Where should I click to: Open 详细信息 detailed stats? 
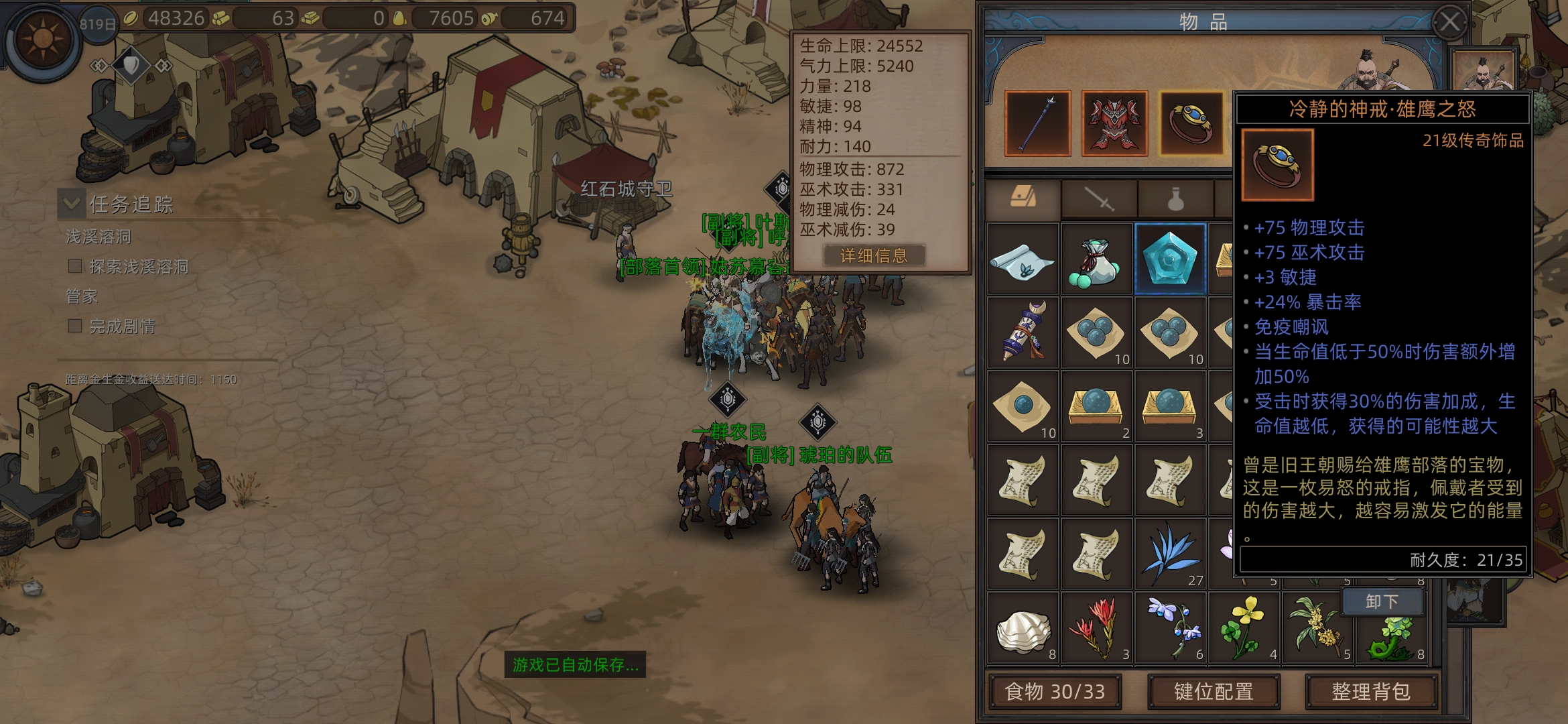[874, 255]
